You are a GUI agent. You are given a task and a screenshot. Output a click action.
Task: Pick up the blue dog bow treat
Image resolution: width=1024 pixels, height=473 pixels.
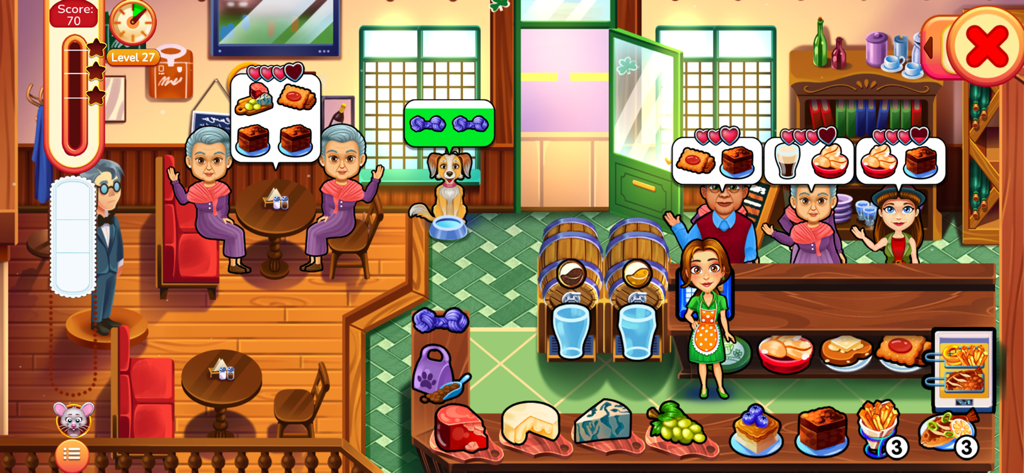point(440,320)
